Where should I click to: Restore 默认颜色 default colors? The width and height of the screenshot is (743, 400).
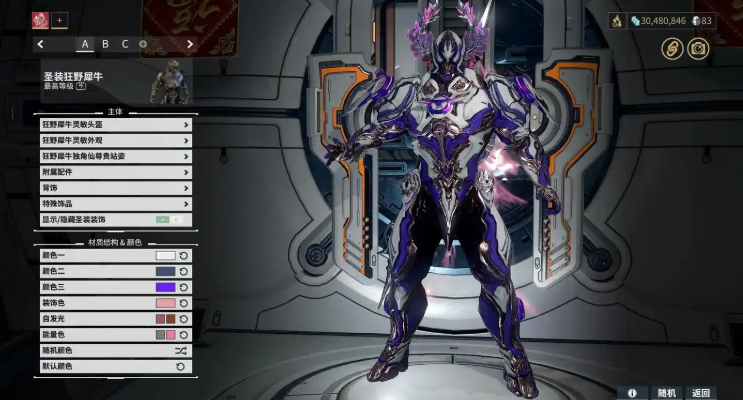[115, 367]
